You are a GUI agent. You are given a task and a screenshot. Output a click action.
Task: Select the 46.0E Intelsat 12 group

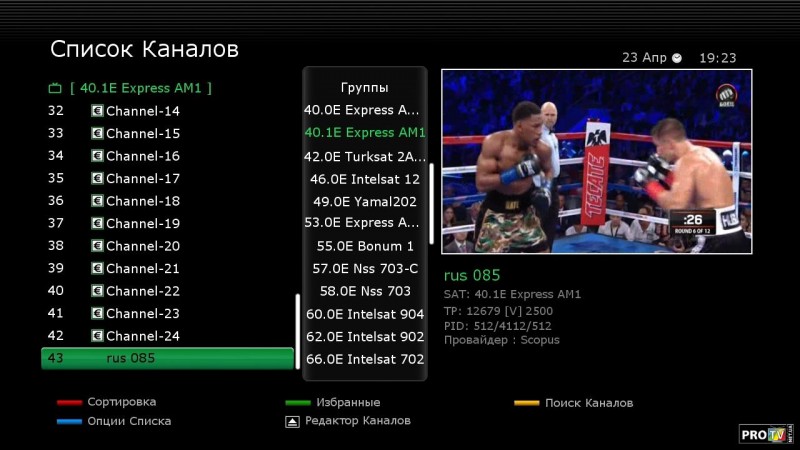(364, 179)
